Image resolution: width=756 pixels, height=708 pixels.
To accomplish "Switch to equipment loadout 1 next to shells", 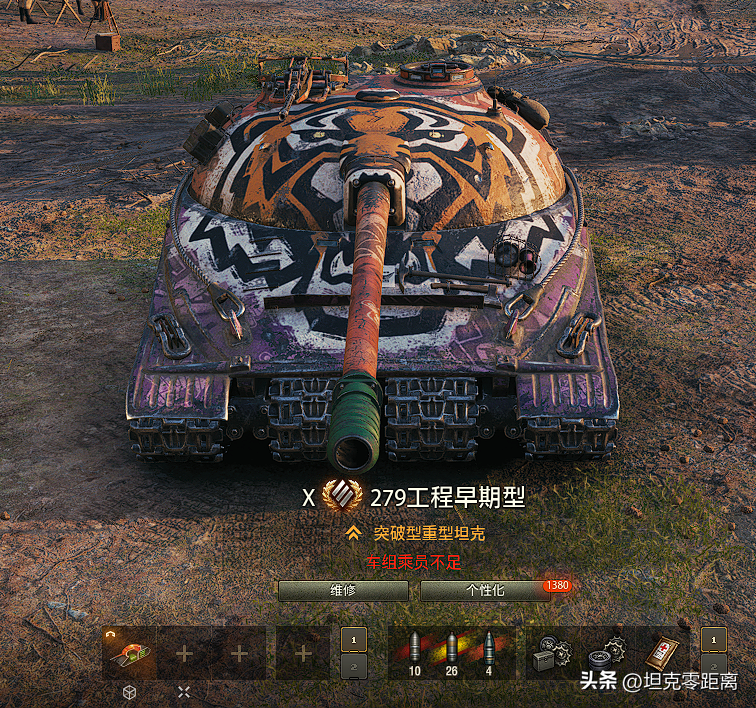I will (353, 640).
